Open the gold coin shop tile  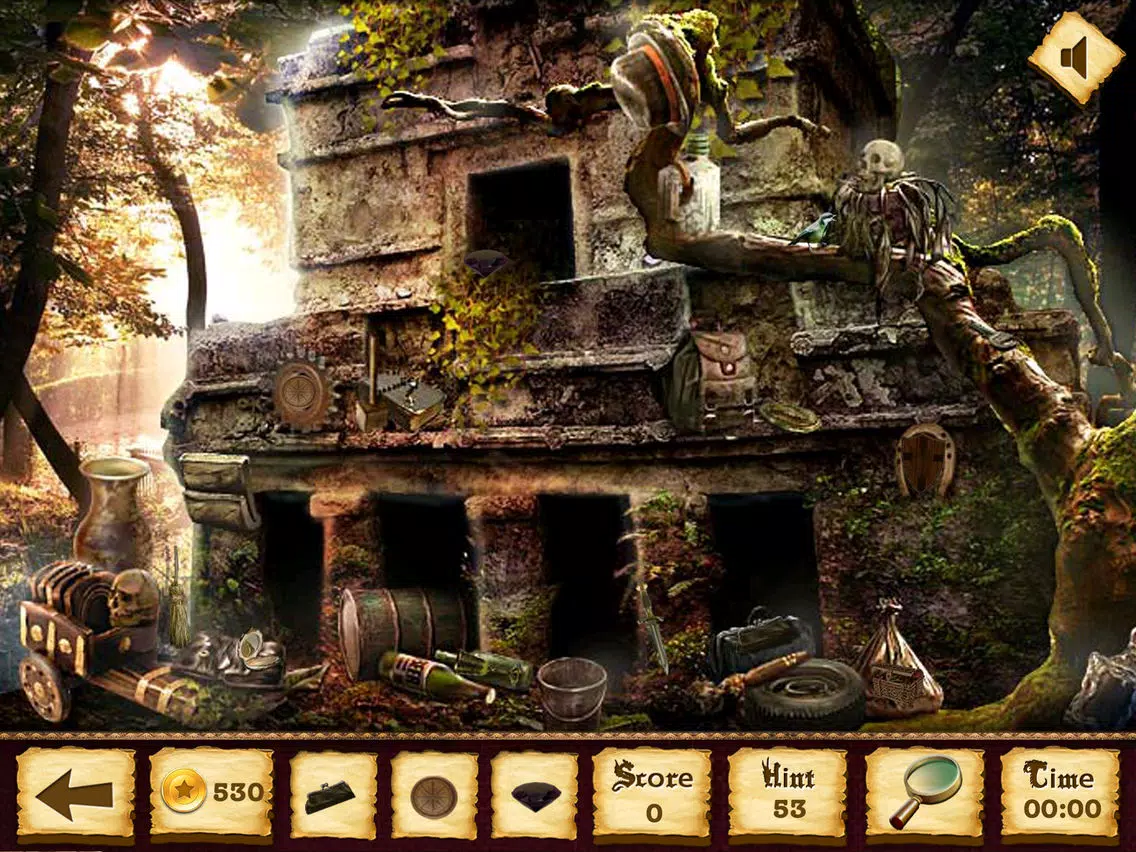click(x=211, y=794)
